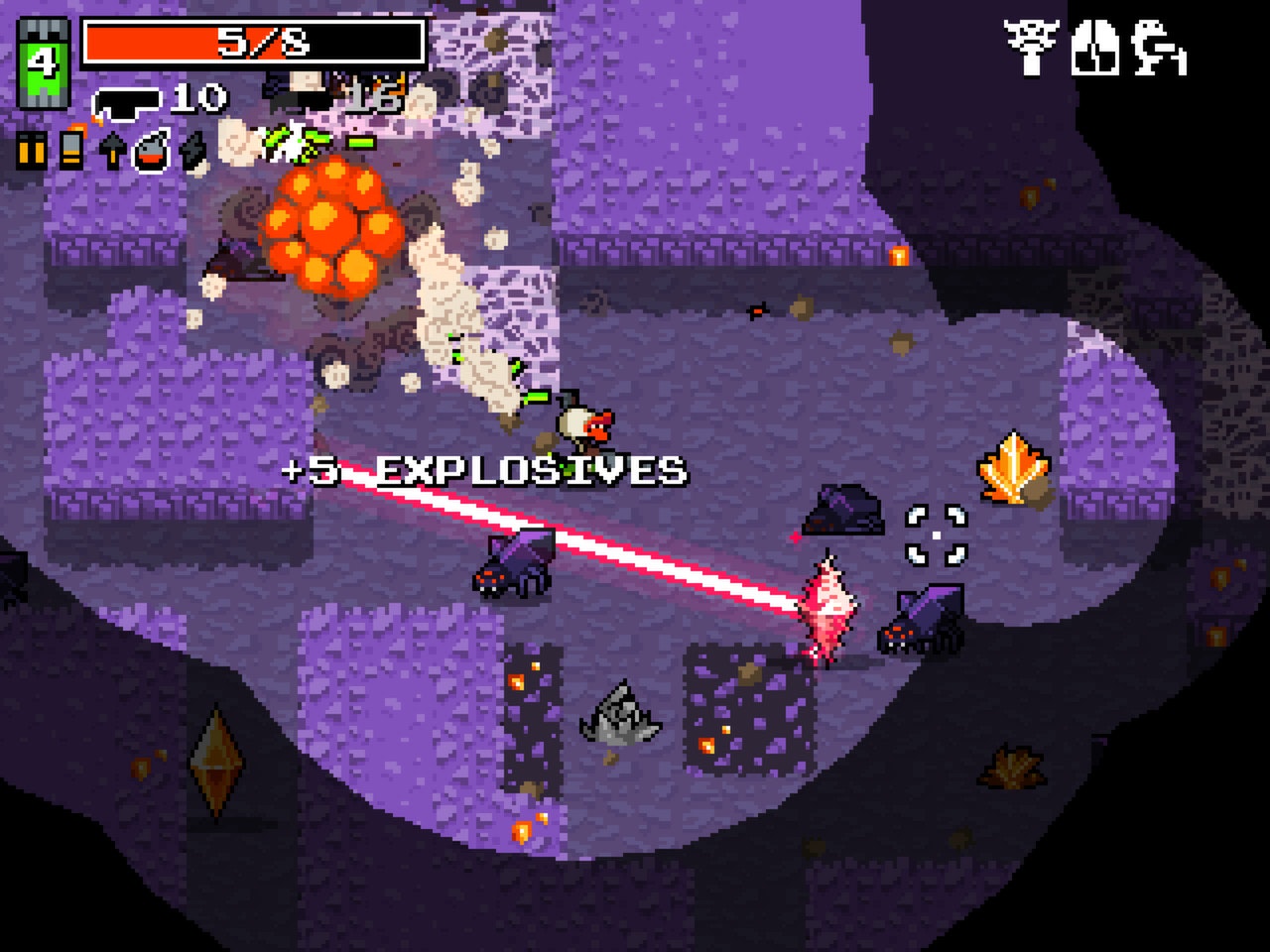Select the bullet ammo icon in the HUD
The height and width of the screenshot is (952, 1270).
(30, 151)
